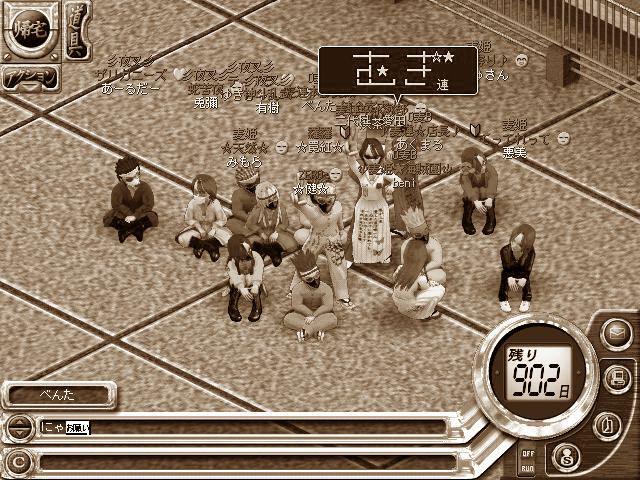Click the round C button
This screenshot has width=640, height=480.
coord(17,462)
